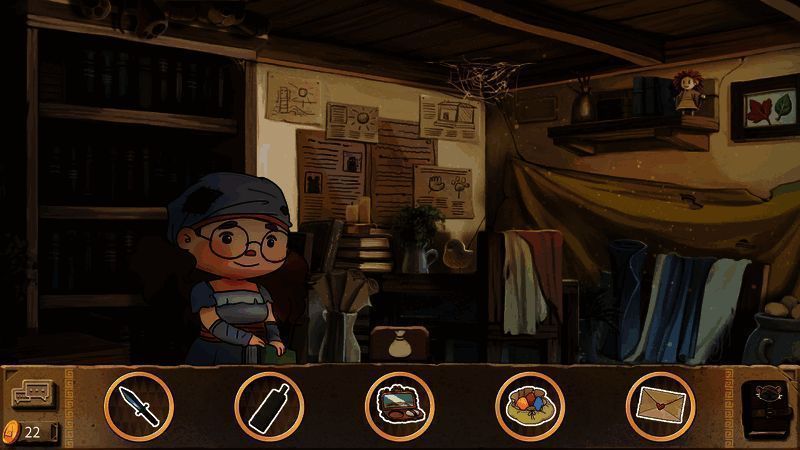The width and height of the screenshot is (800, 450).
Task: Select the sealed envelope item
Action: (660, 406)
